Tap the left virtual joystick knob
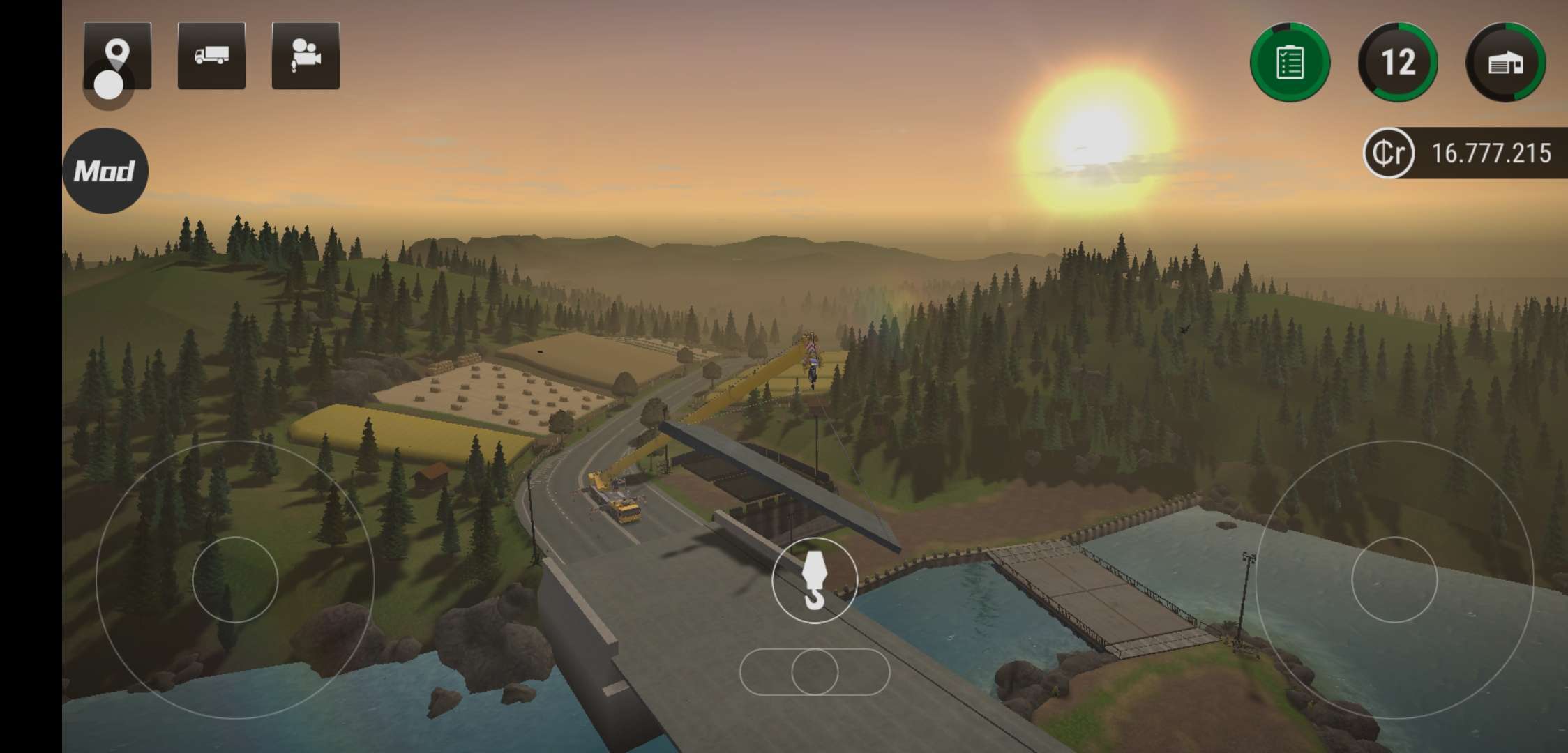 tap(235, 579)
